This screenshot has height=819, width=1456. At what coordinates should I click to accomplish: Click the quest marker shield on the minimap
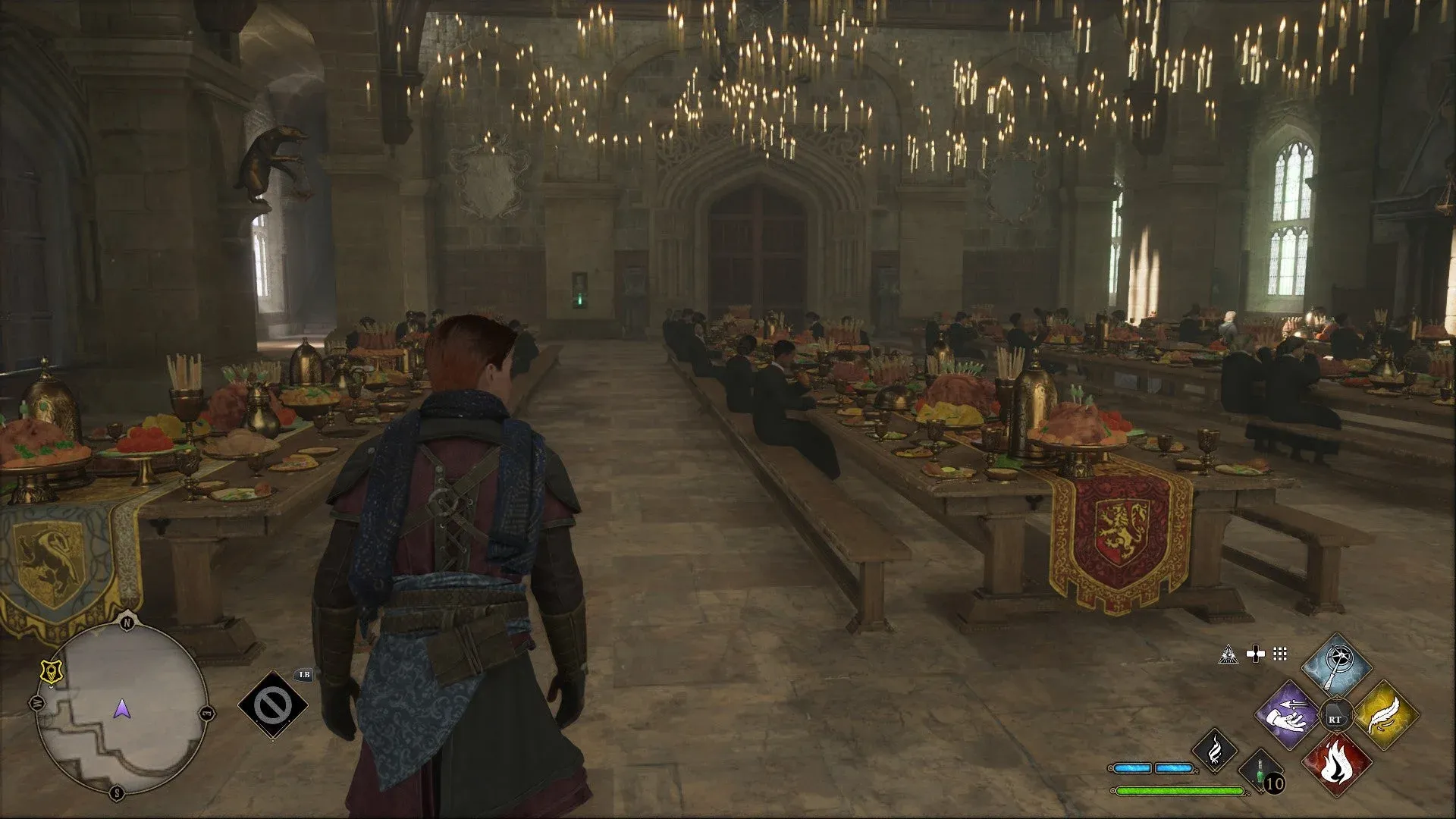(x=52, y=673)
